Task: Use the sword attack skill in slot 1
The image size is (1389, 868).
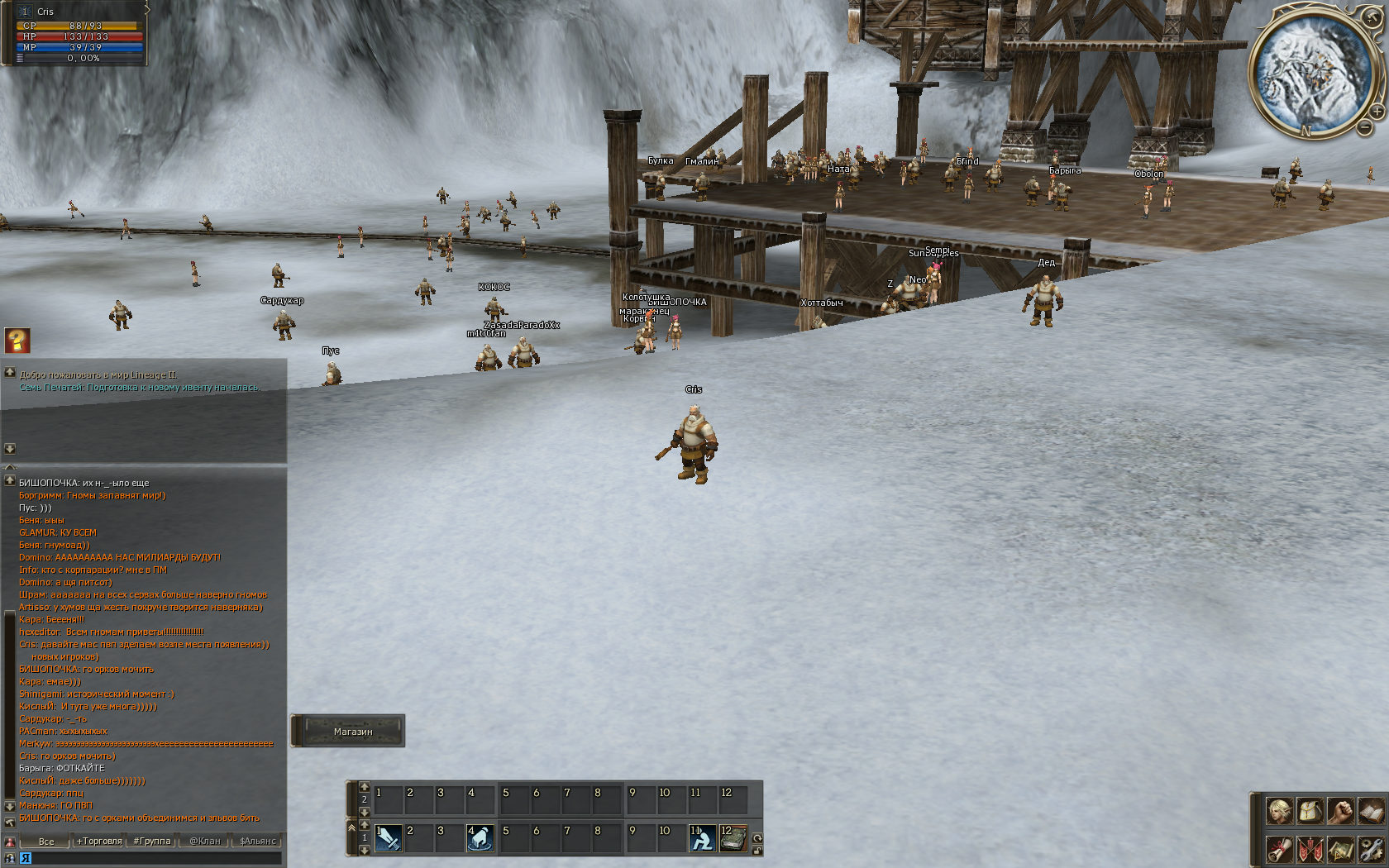Action: [x=388, y=838]
